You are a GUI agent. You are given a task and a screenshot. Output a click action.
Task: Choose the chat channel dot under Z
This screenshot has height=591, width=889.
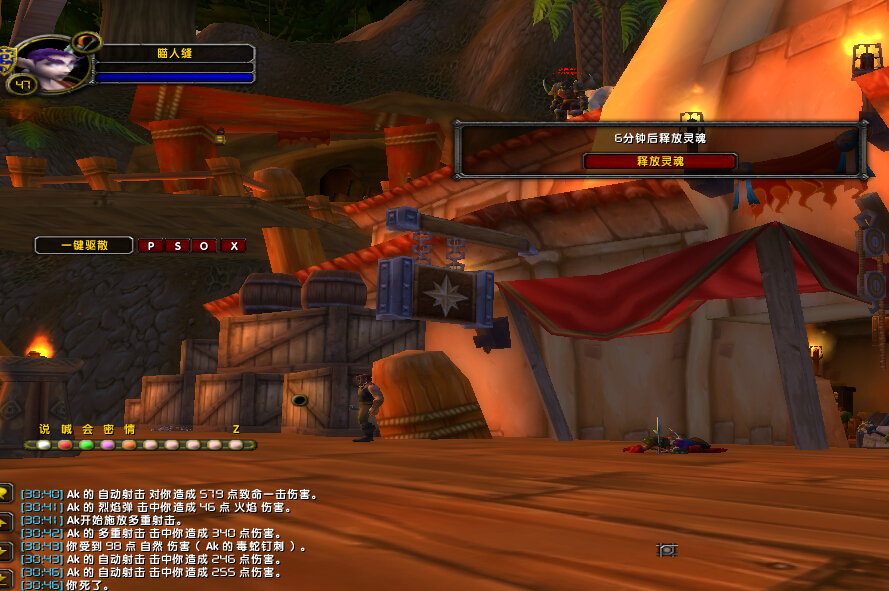[x=236, y=445]
